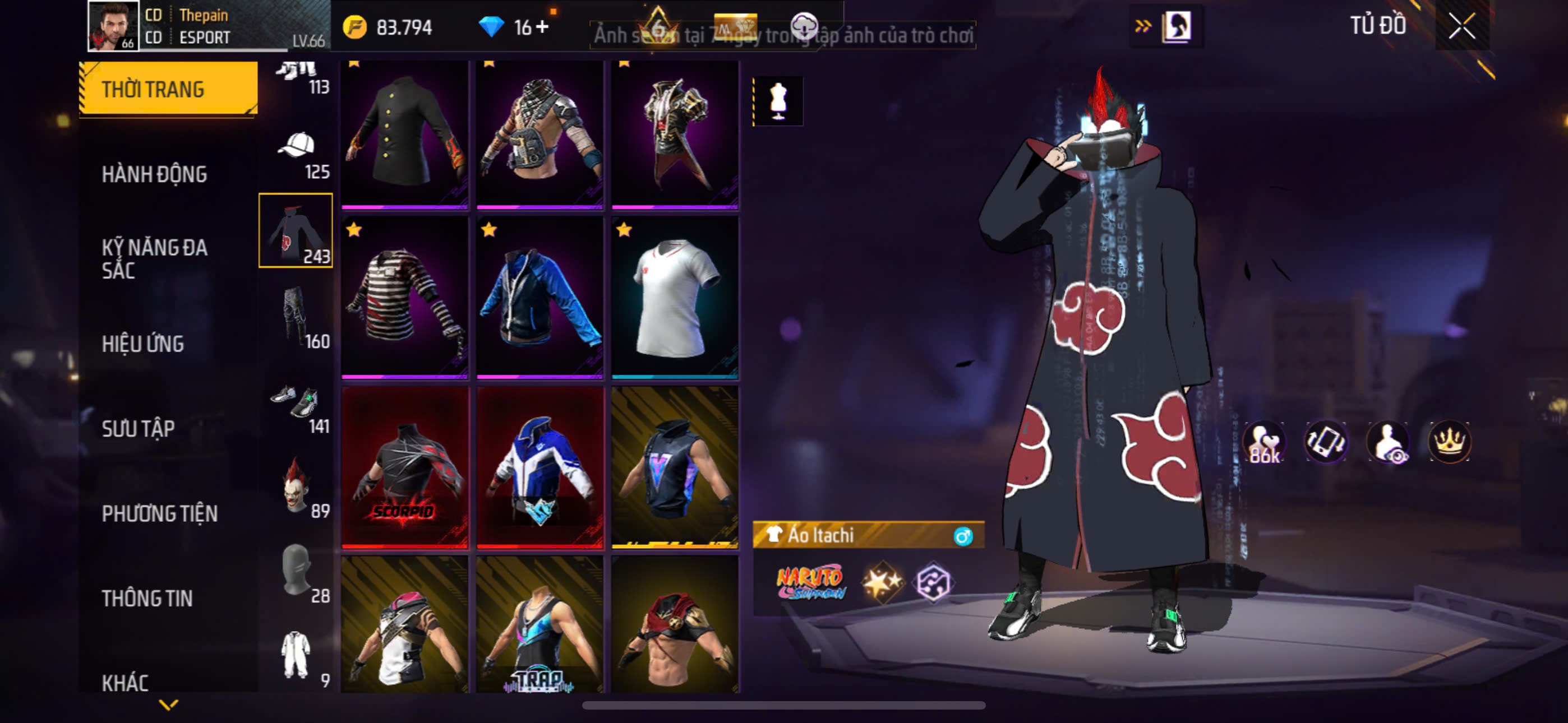Choose the Scorpio top item

pos(405,467)
